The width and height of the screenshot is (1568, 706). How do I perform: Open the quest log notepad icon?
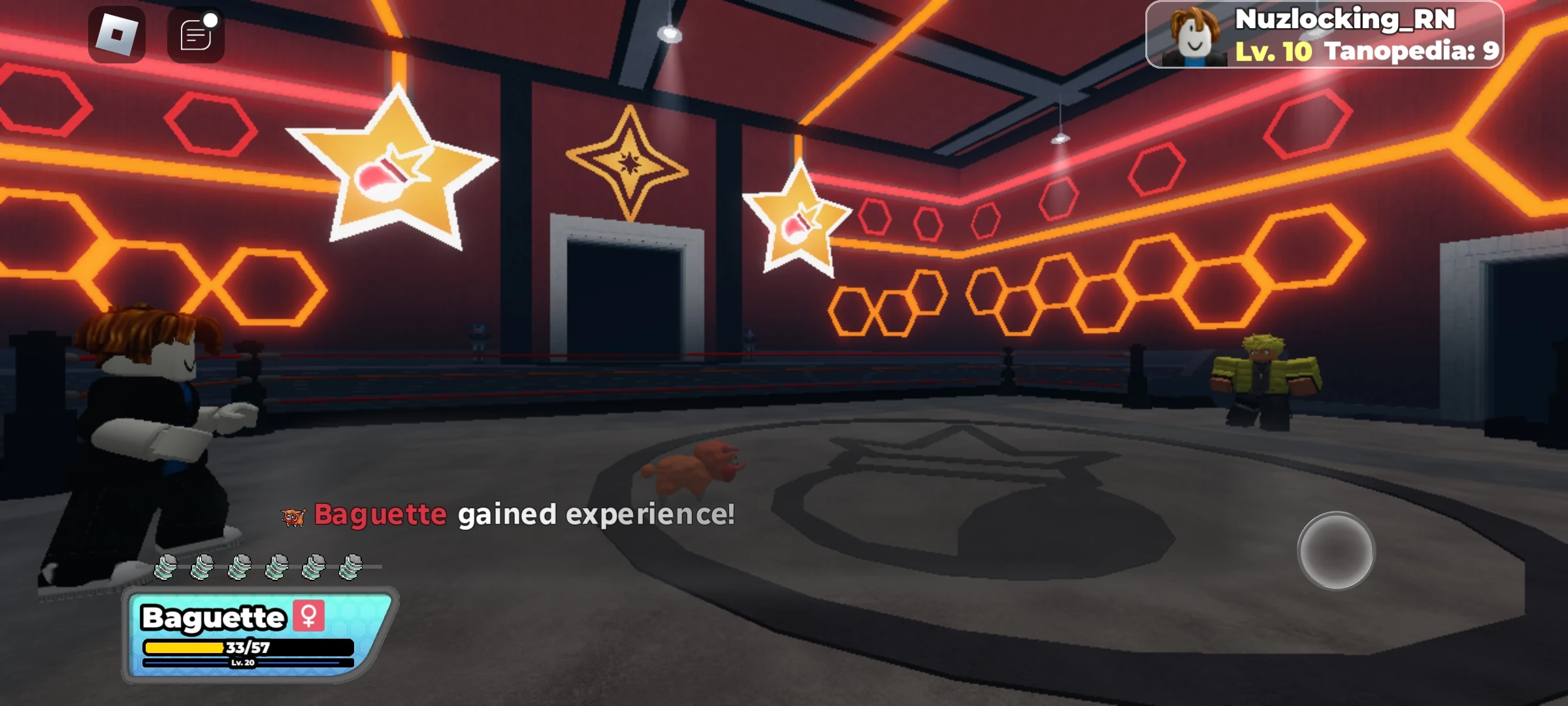pos(195,37)
